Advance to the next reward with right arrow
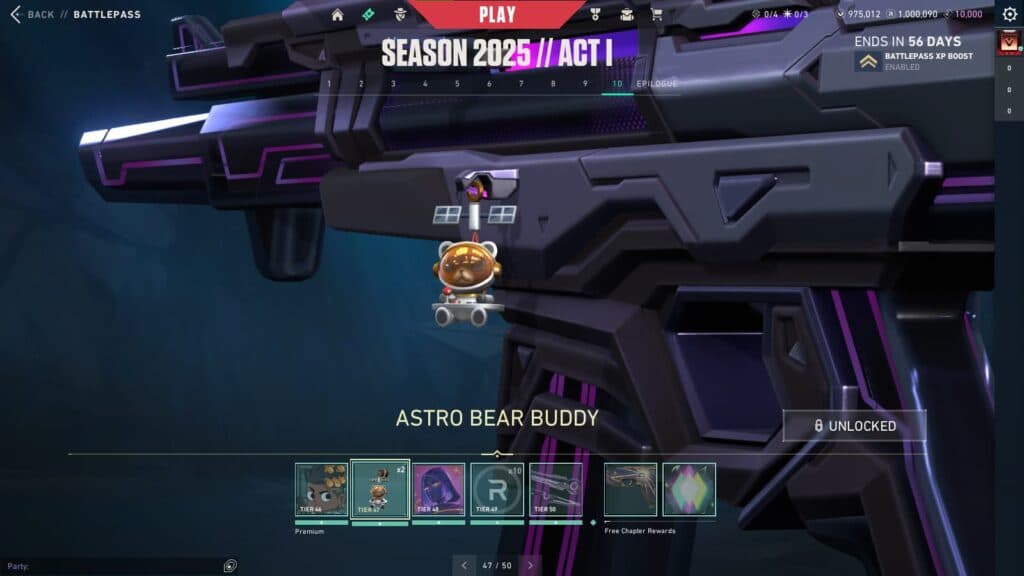This screenshot has width=1024, height=576. click(x=530, y=565)
